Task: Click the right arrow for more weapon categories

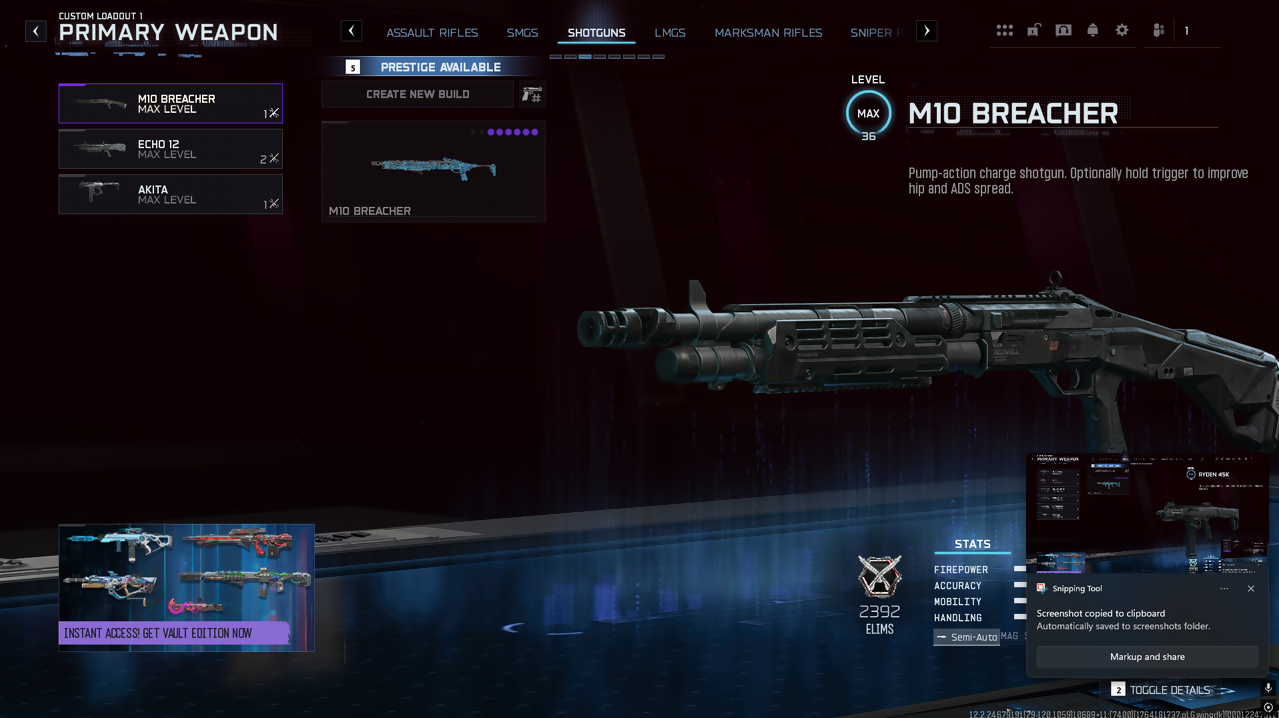Action: click(927, 31)
